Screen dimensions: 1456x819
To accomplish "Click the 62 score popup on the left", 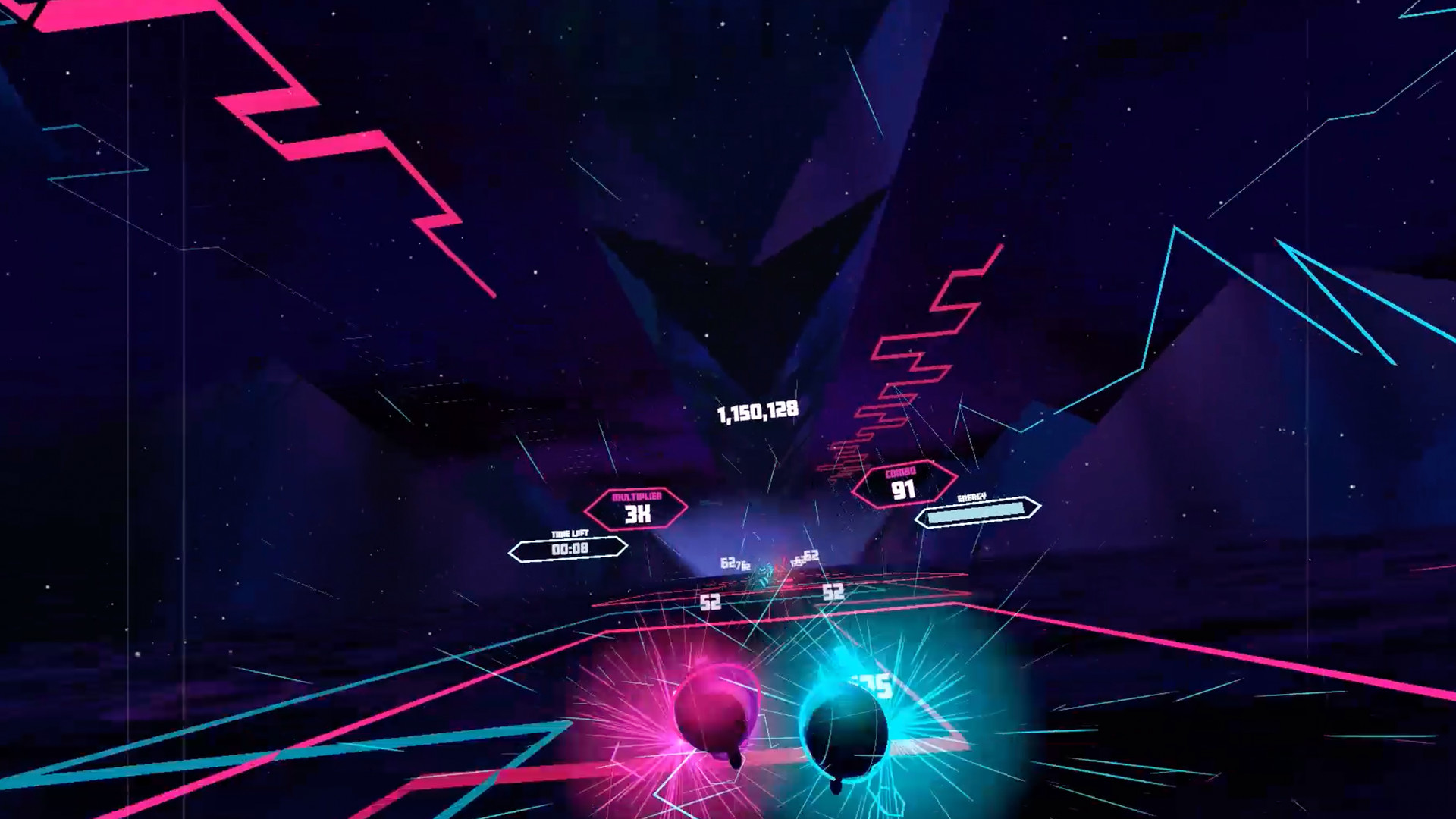I will (x=728, y=561).
